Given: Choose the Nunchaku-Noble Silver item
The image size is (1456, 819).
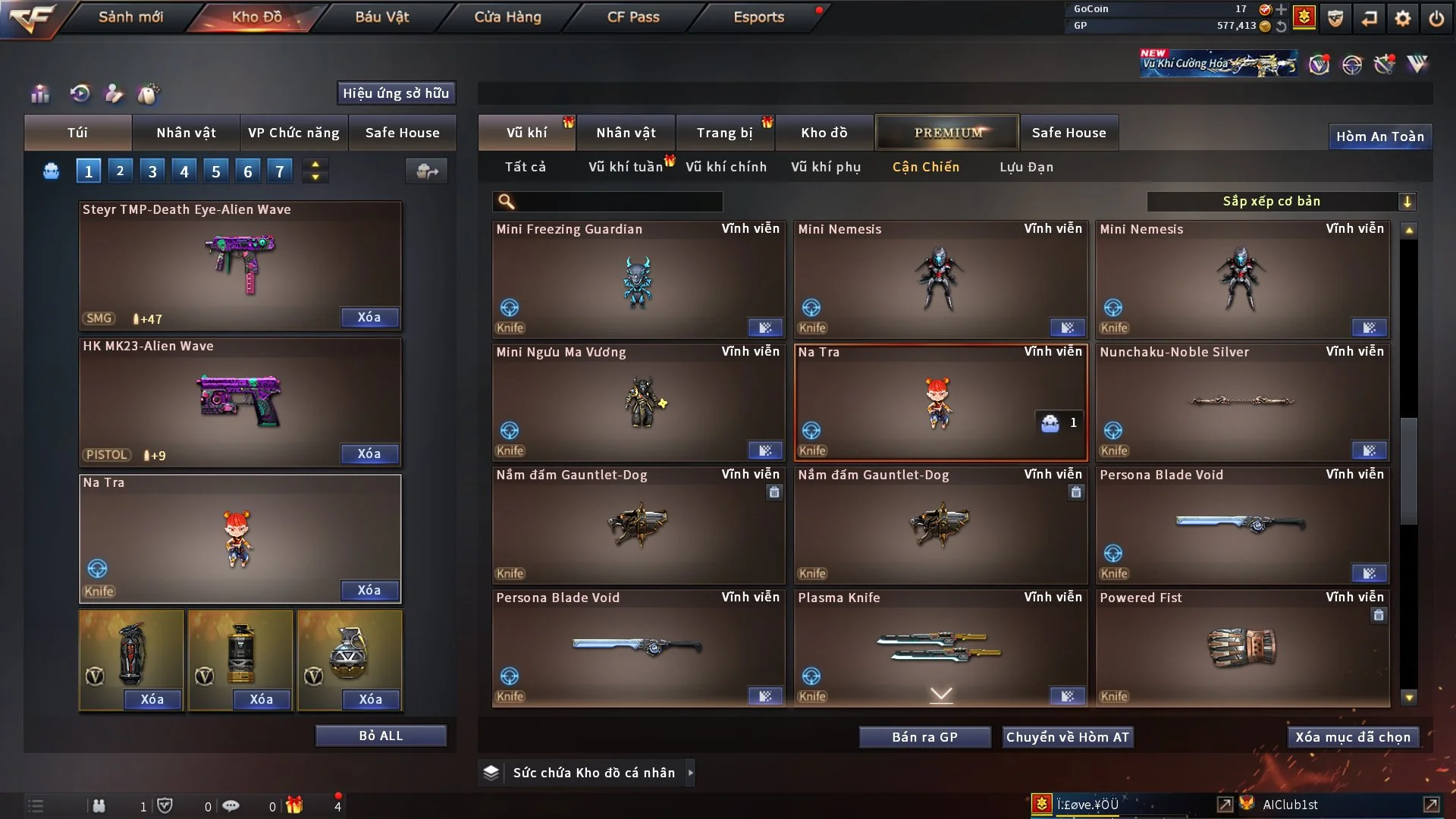Looking at the screenshot, I should point(1241,402).
